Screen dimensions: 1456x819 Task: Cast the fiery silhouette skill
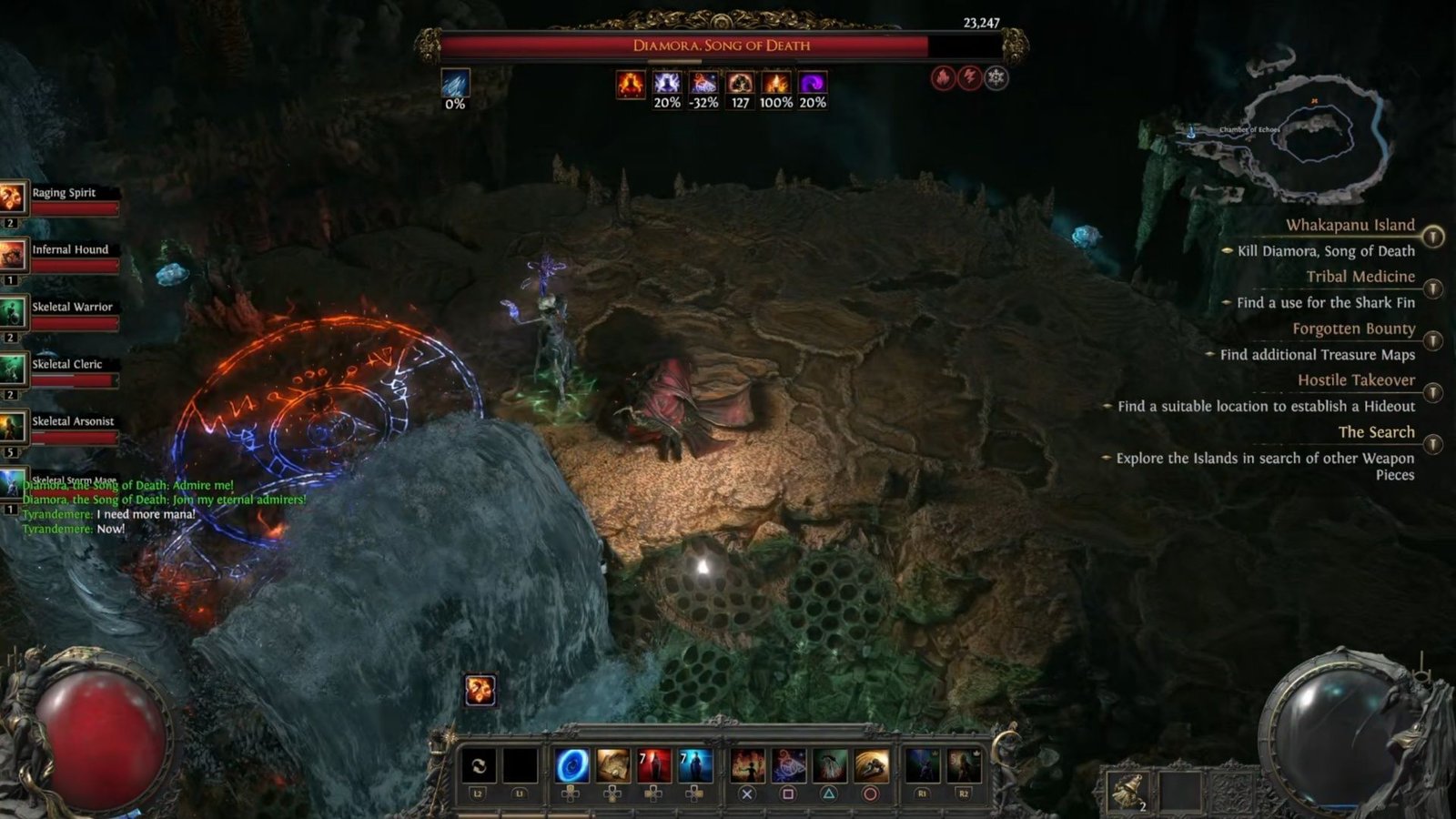(x=747, y=766)
